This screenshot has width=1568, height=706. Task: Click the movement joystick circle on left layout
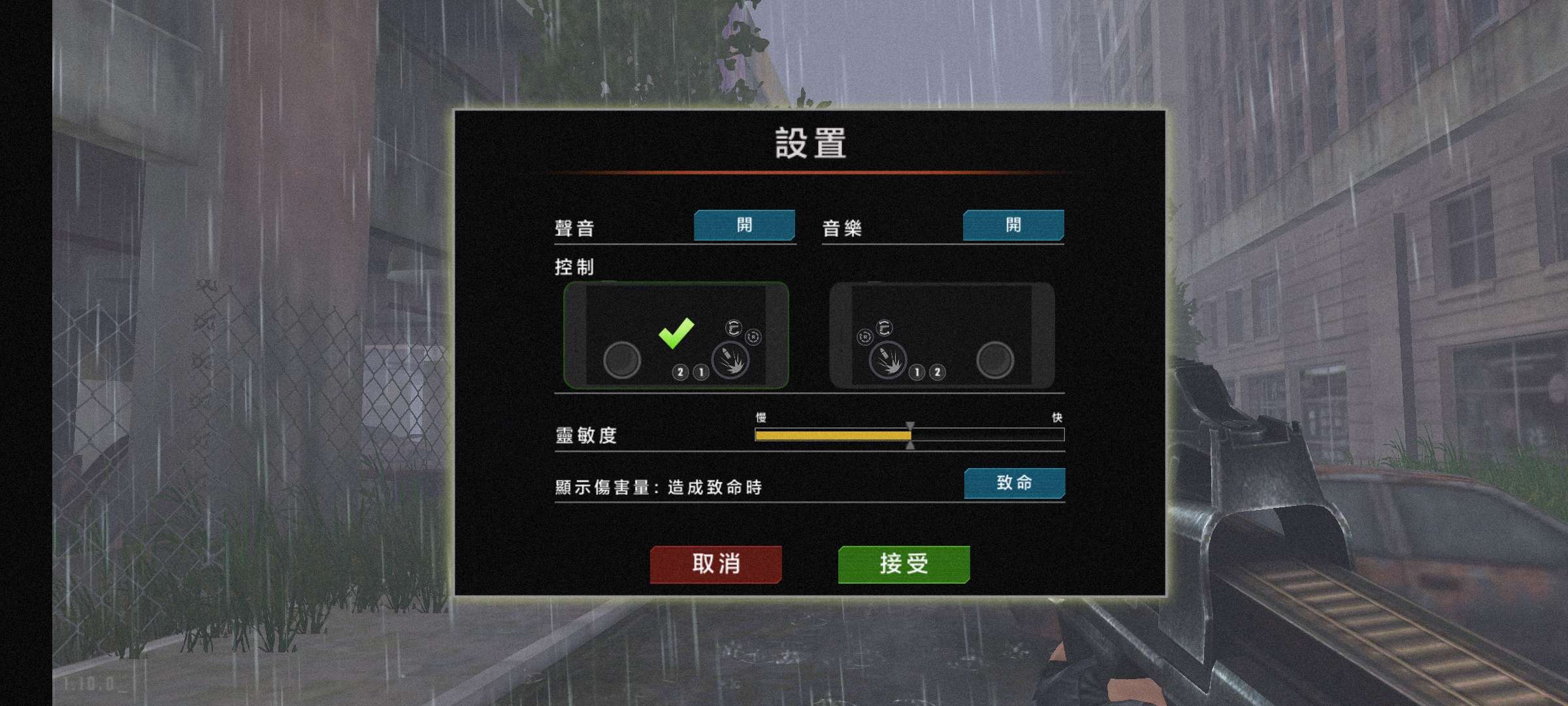(x=621, y=361)
